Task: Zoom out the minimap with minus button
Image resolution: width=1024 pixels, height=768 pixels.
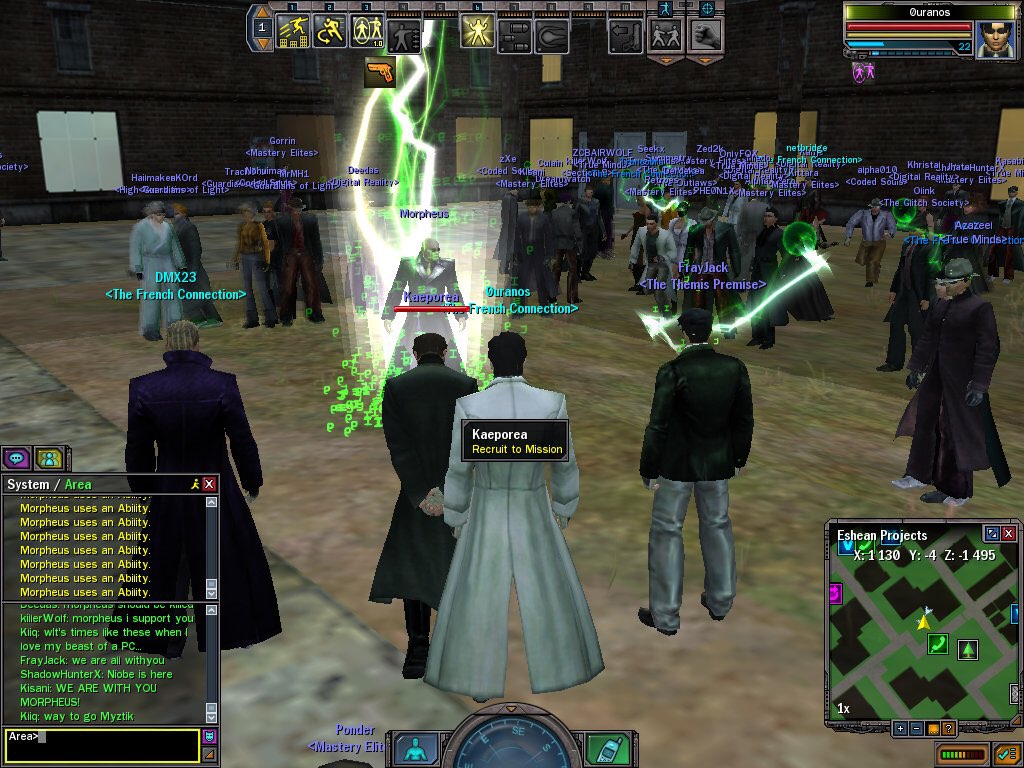Action: click(916, 728)
